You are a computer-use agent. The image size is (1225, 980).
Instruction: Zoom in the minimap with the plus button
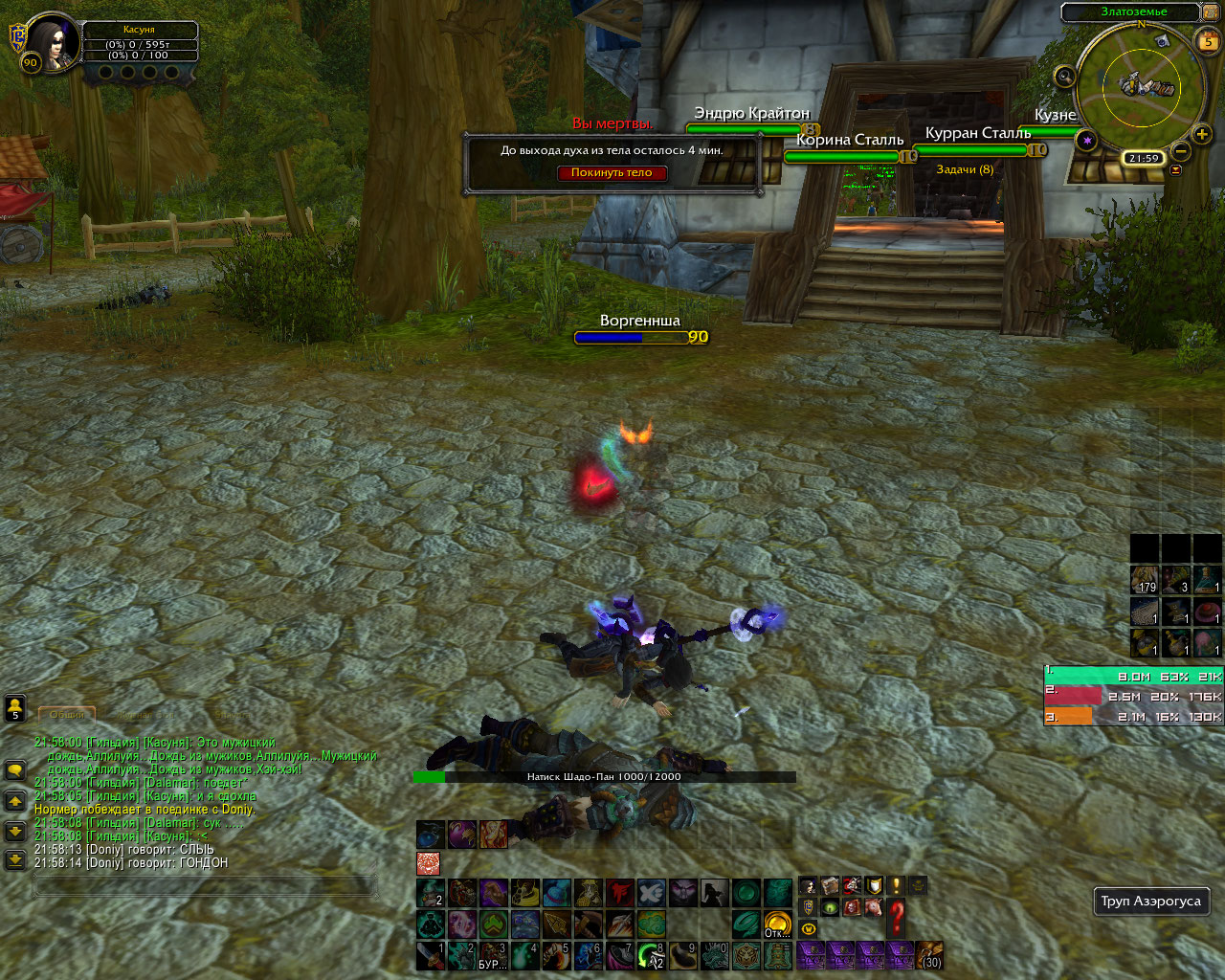1202,135
